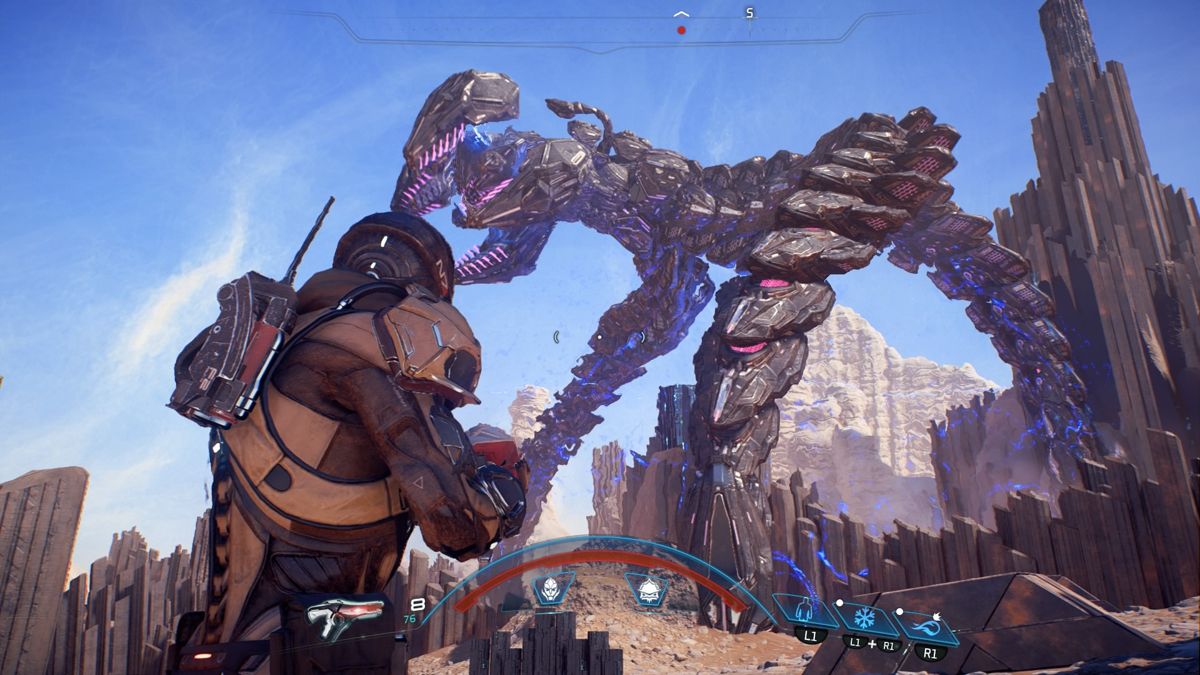The width and height of the screenshot is (1200, 675).
Task: Activate the humanoid silhouette ability
Action: point(804,609)
